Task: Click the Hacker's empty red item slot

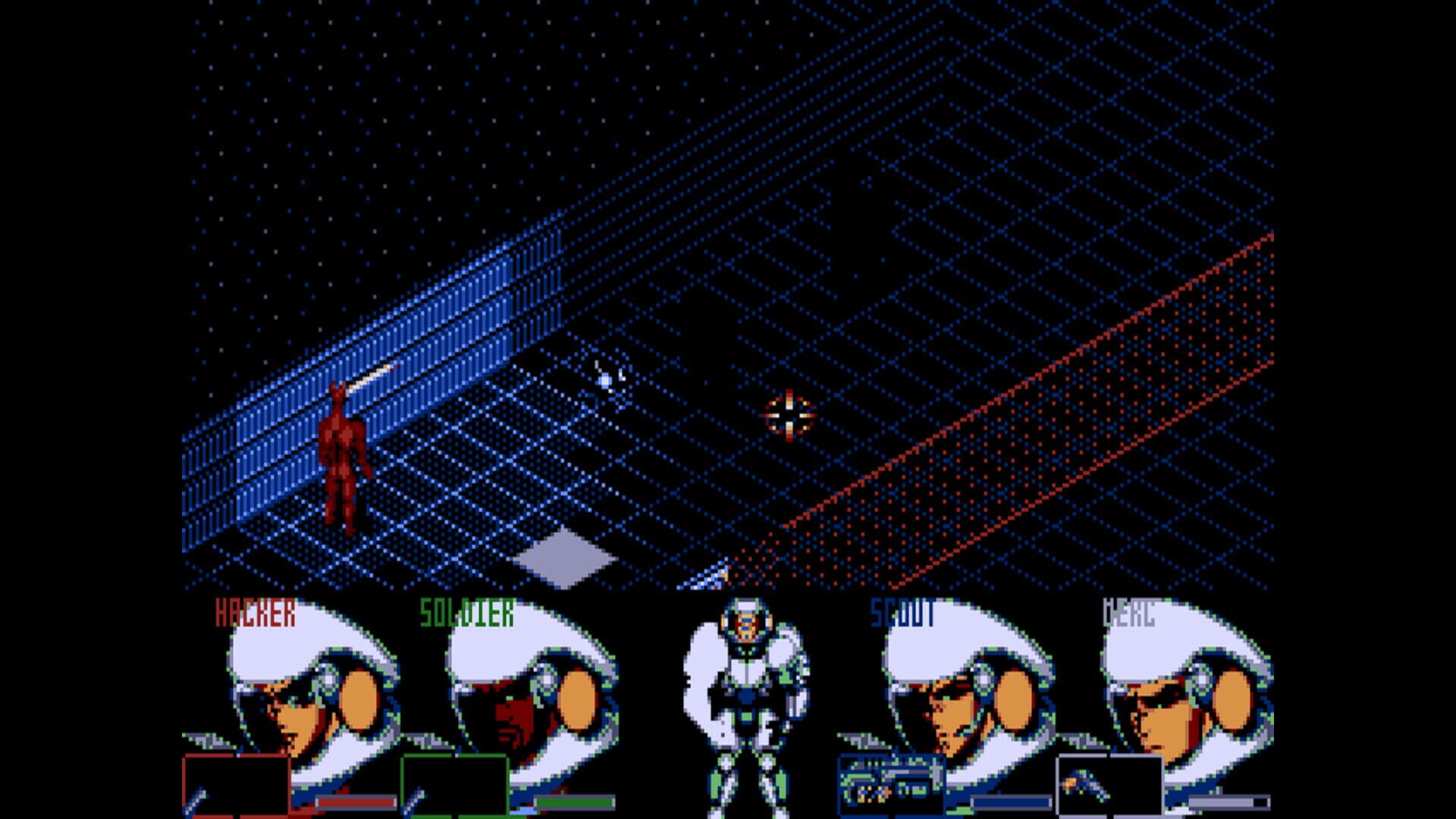Action: pyautogui.click(x=239, y=785)
